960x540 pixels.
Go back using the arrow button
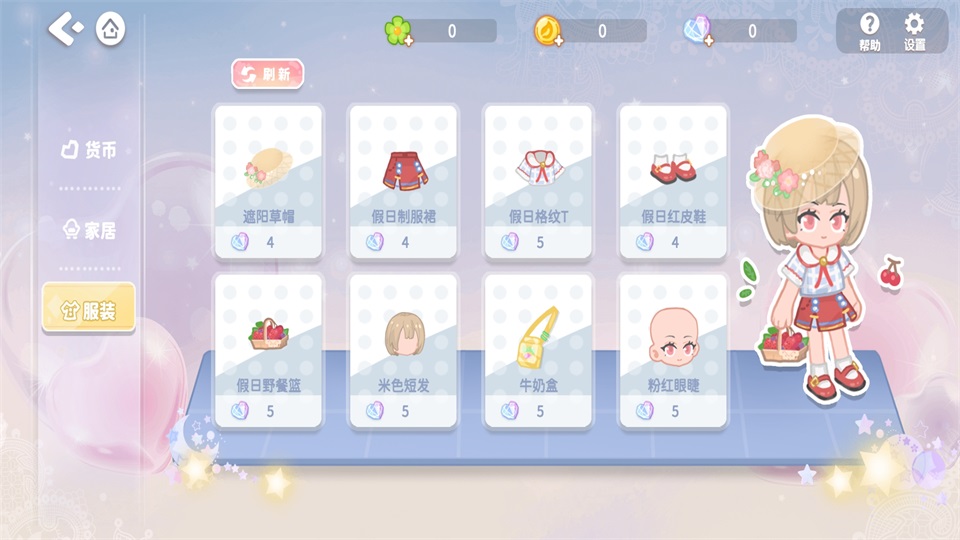point(66,29)
